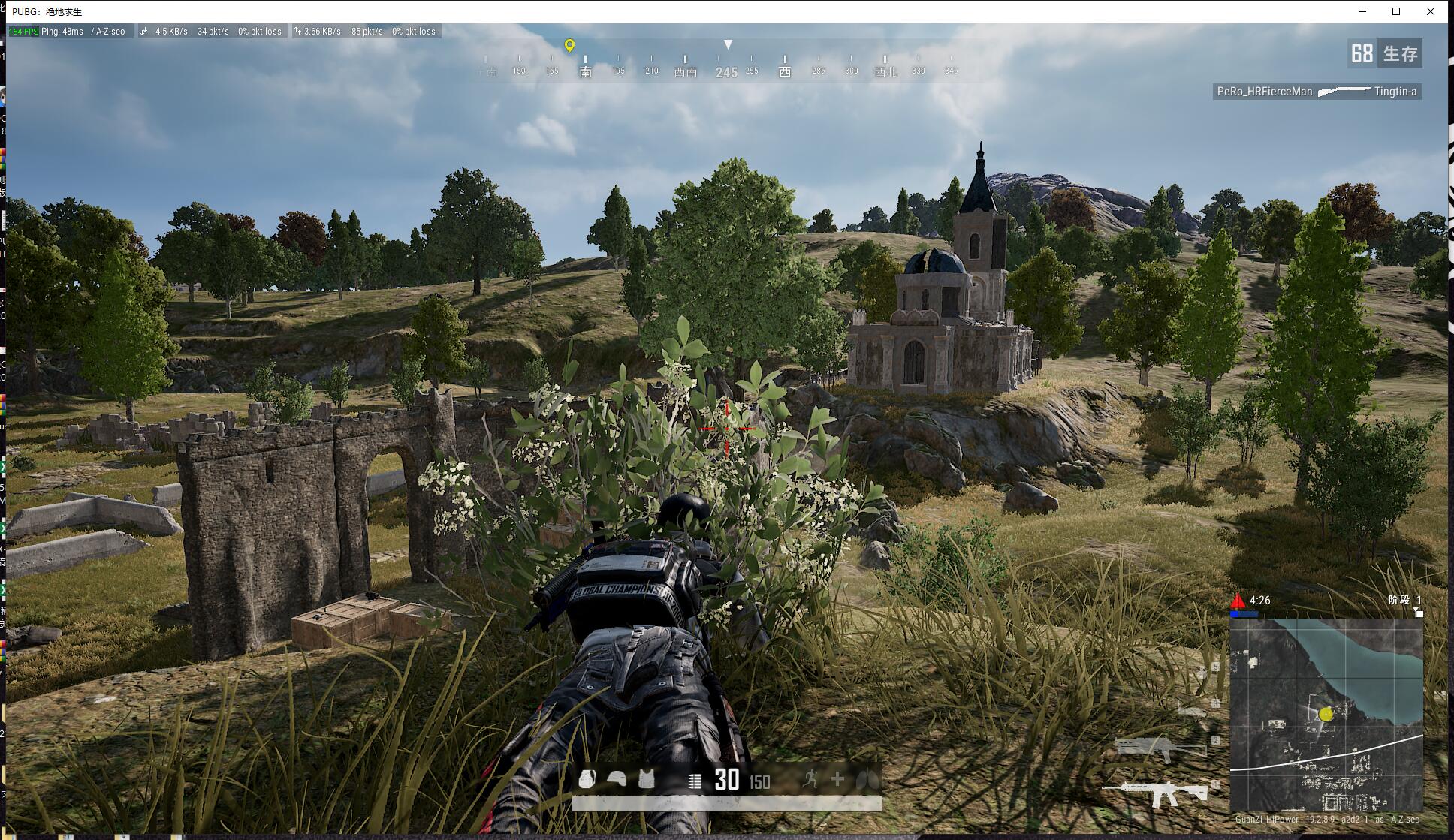The width and height of the screenshot is (1454, 840).
Task: Click the backpack status icon
Action: [x=587, y=779]
